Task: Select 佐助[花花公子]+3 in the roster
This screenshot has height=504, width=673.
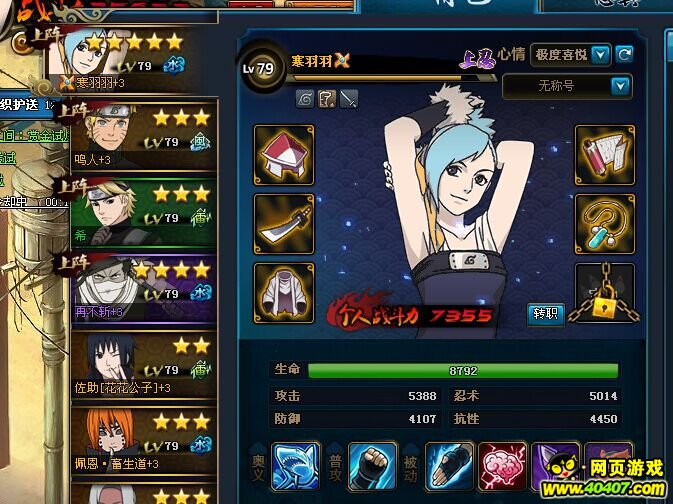Action: click(x=141, y=364)
